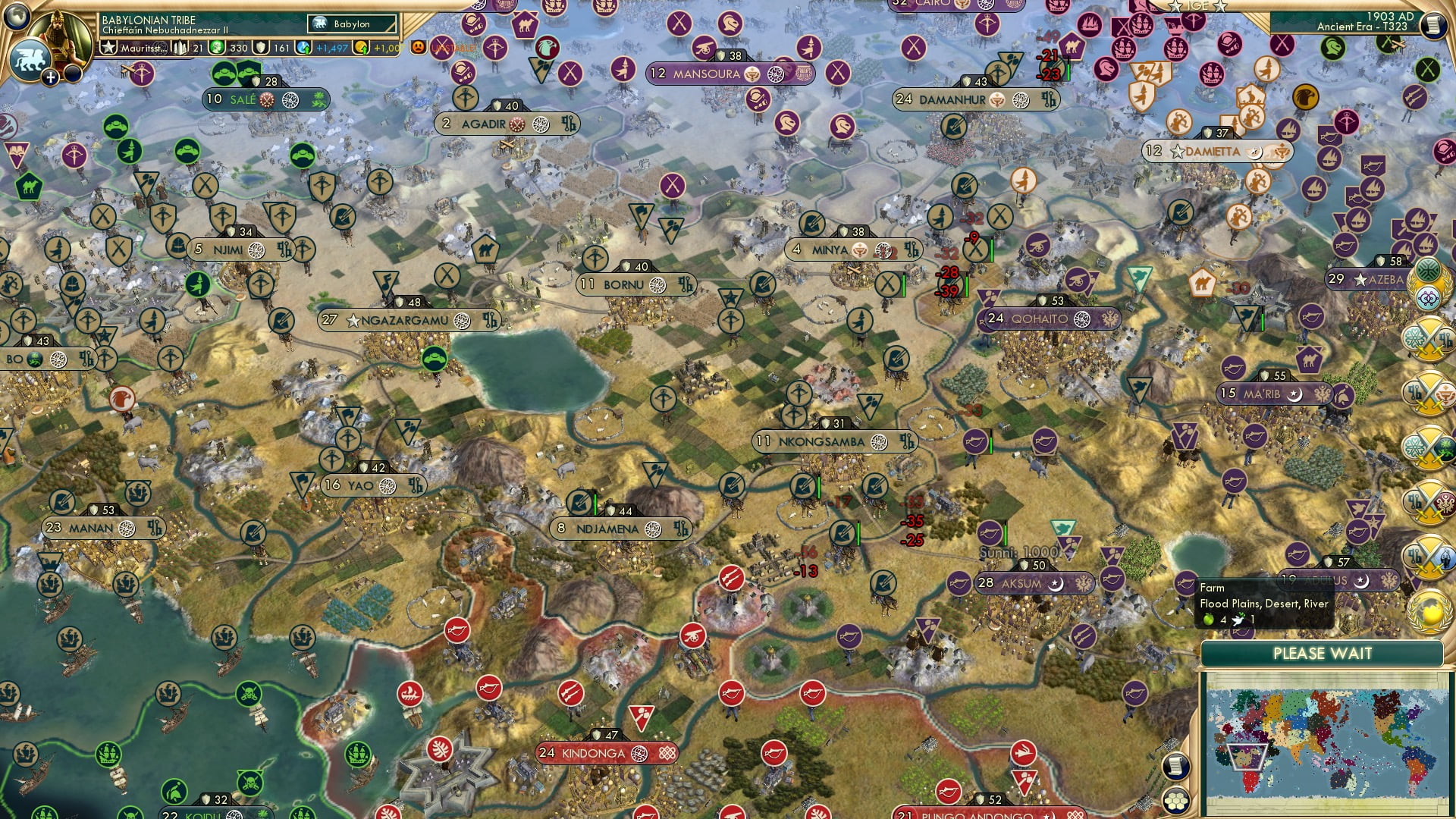Toggle the hex grid overlay button
This screenshot has height=819, width=1456.
[x=1175, y=802]
